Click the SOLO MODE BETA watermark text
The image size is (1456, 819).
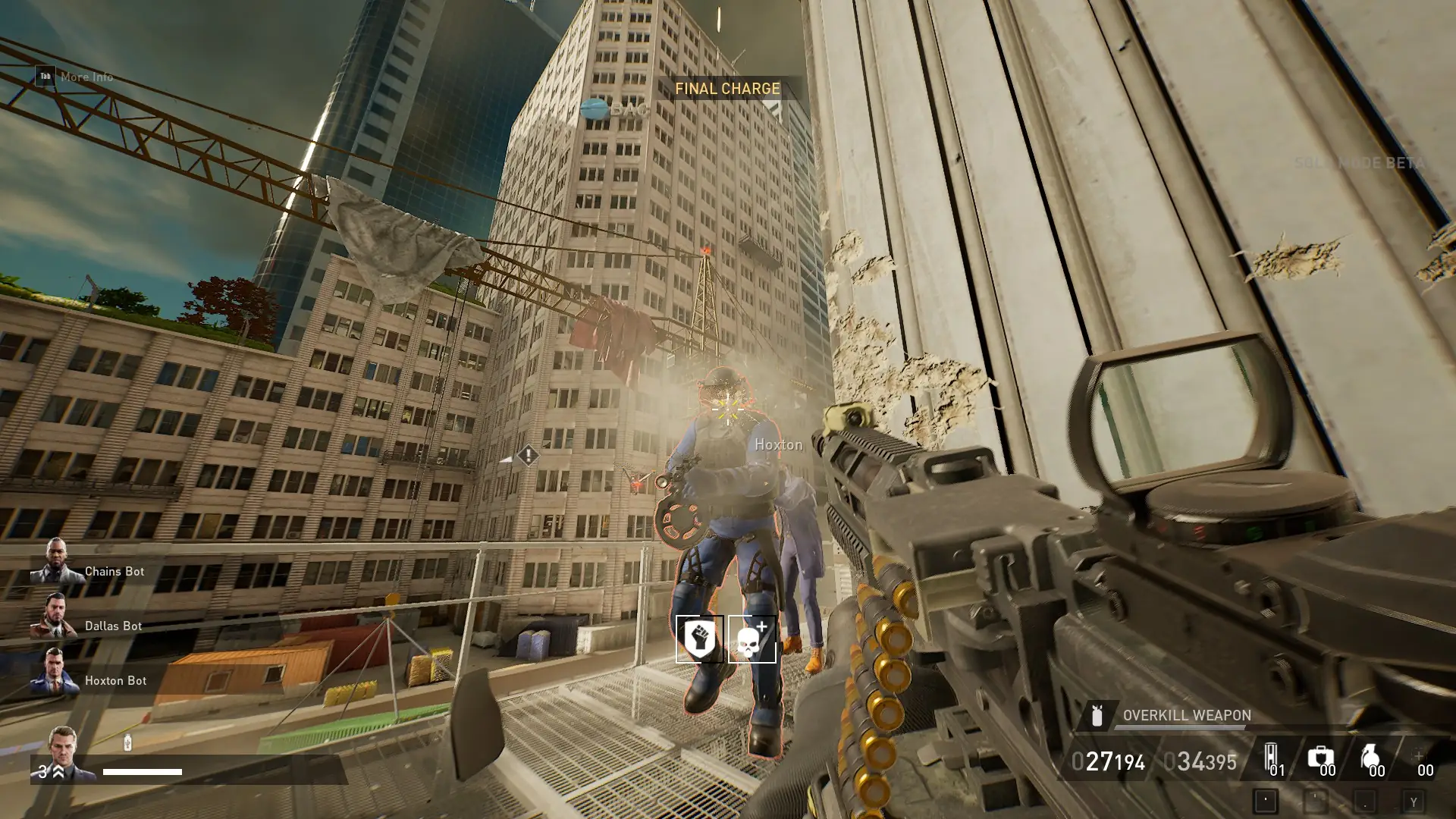(1357, 162)
